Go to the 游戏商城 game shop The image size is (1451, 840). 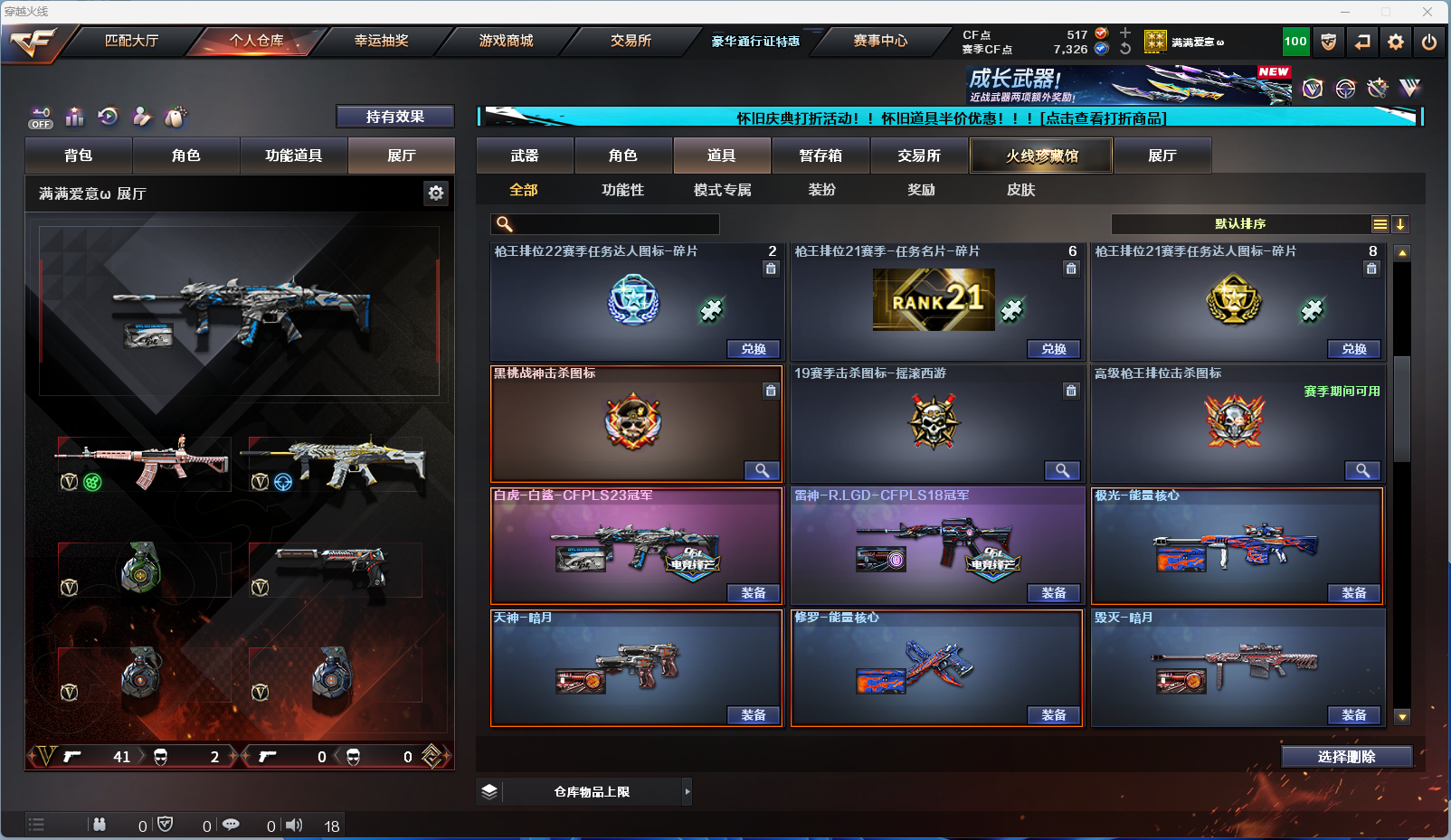(x=506, y=41)
